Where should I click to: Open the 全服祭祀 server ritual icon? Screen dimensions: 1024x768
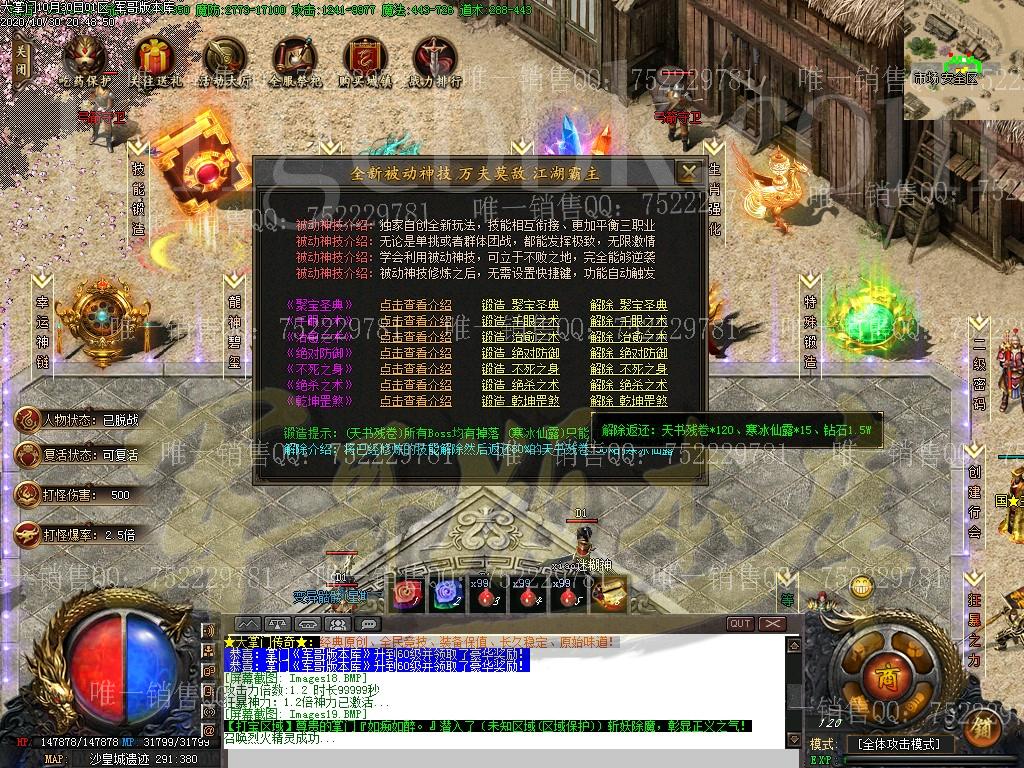[x=295, y=61]
